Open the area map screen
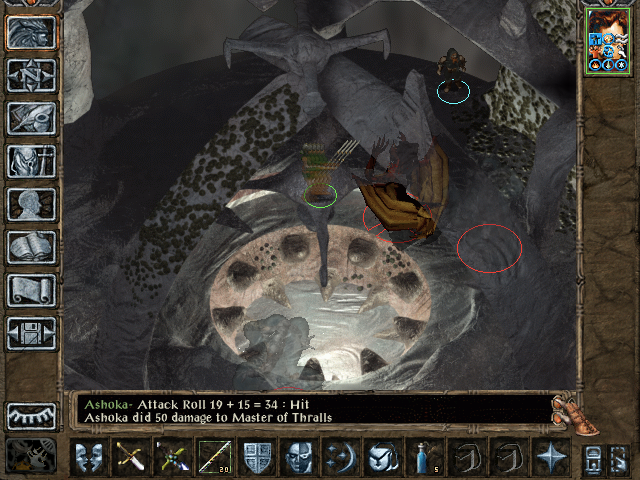 31,75
